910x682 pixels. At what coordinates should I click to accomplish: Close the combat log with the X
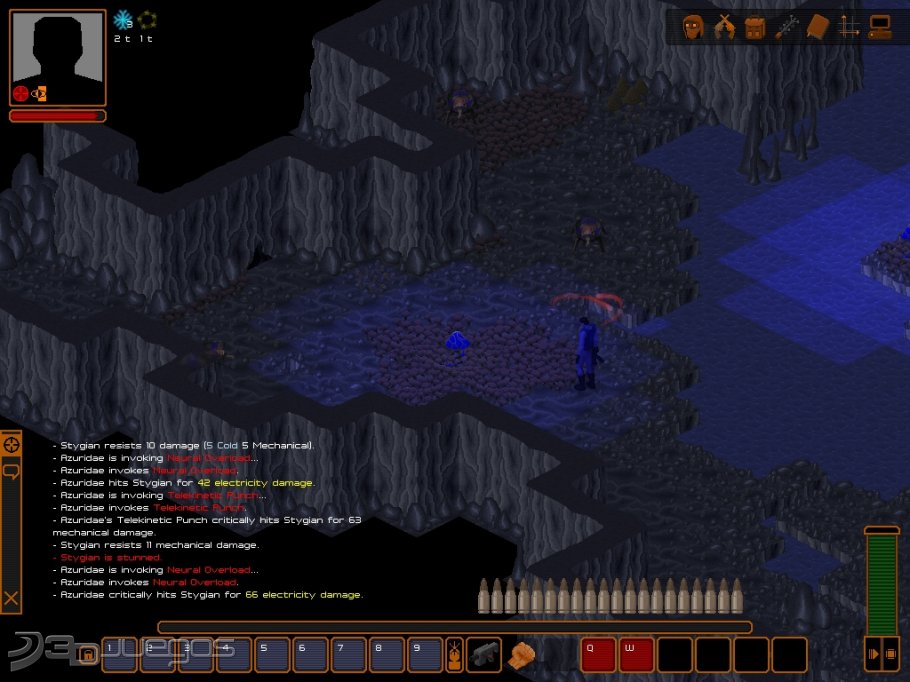[11, 599]
